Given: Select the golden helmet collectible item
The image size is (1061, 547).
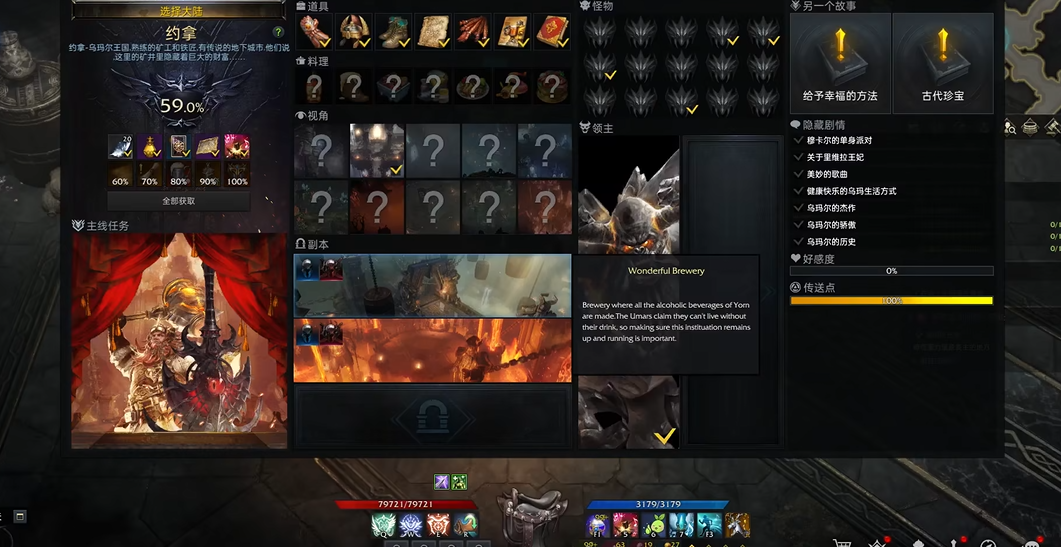Looking at the screenshot, I should pyautogui.click(x=354, y=32).
